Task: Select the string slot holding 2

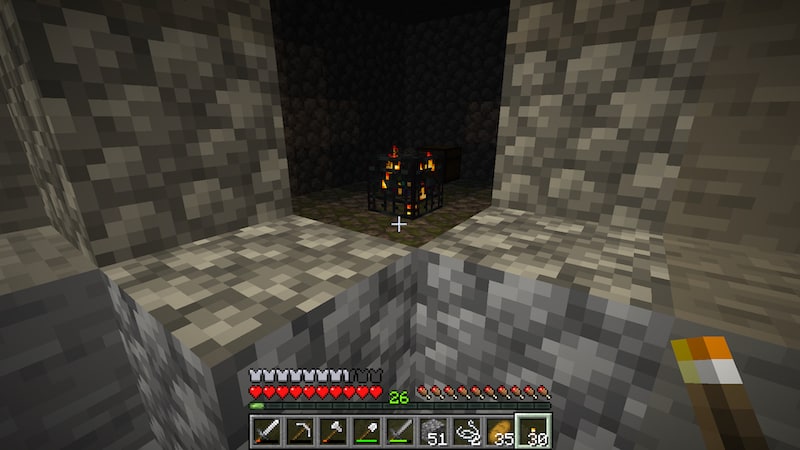Action: (x=465, y=431)
